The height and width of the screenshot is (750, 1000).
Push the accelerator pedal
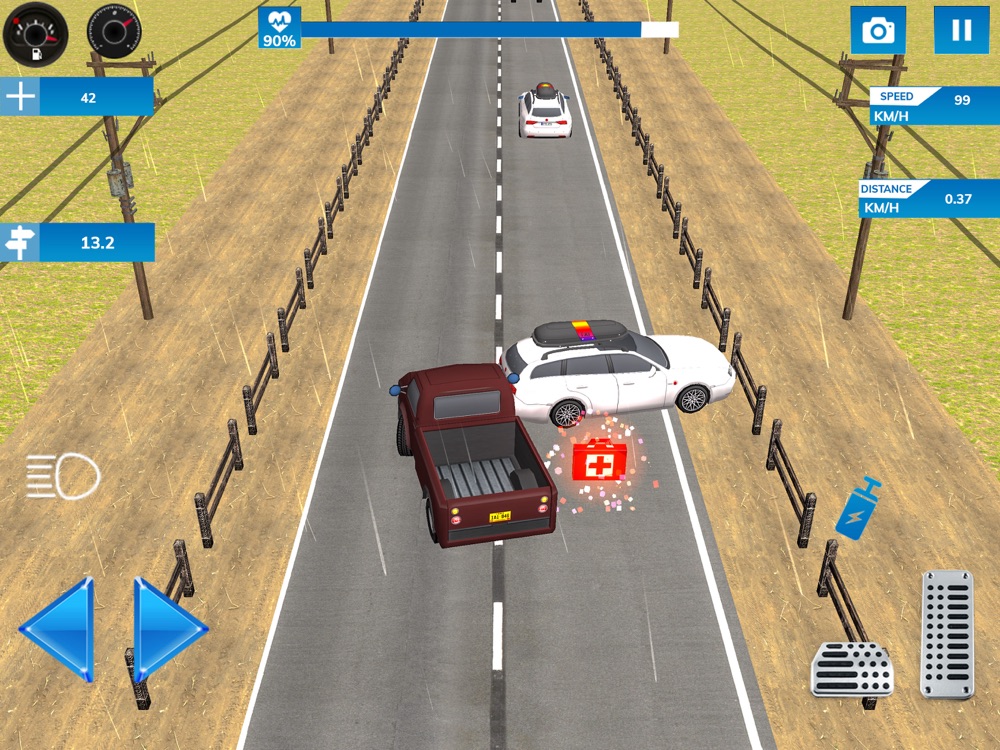click(x=946, y=634)
